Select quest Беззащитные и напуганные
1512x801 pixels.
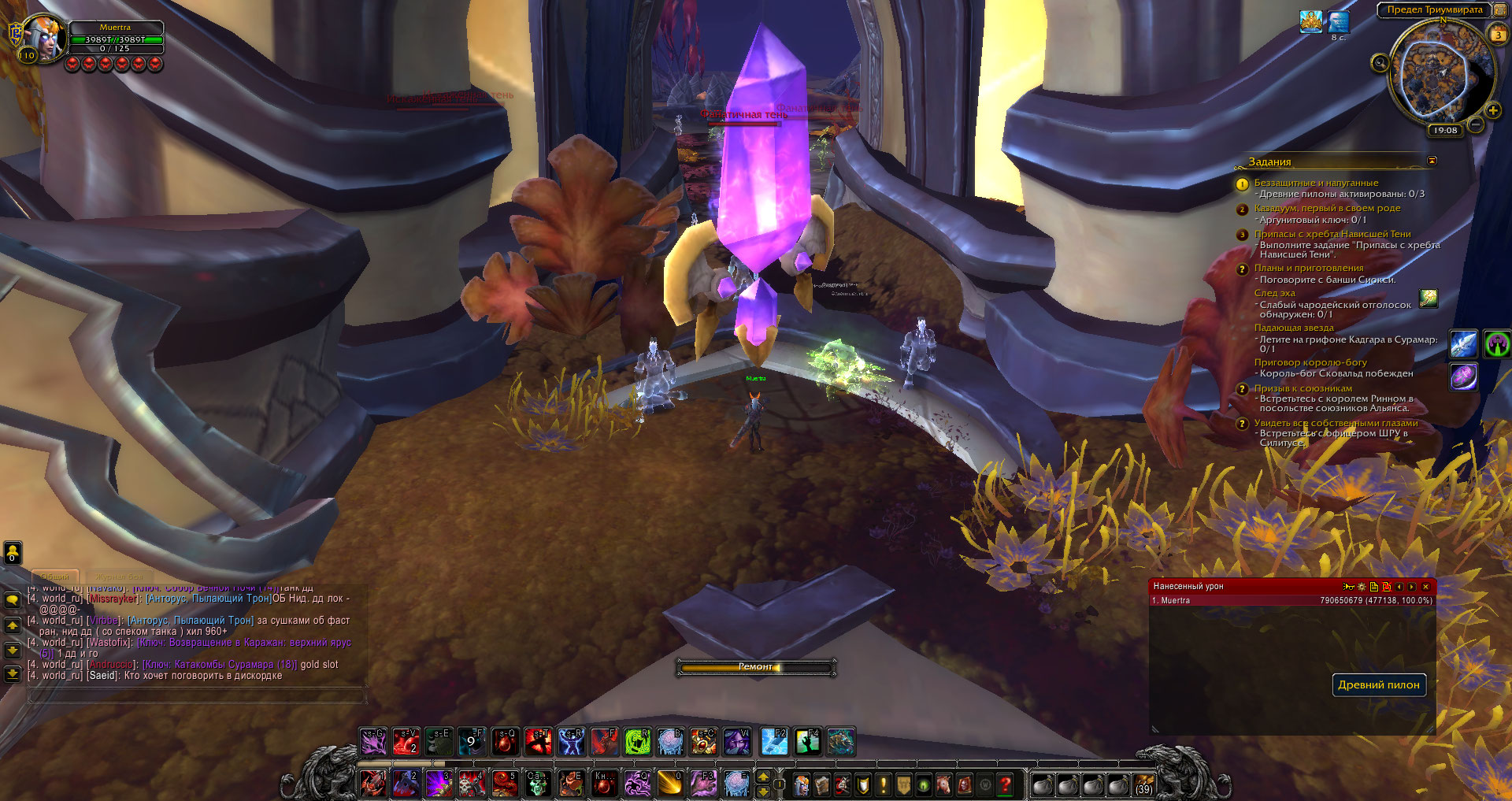[1315, 183]
